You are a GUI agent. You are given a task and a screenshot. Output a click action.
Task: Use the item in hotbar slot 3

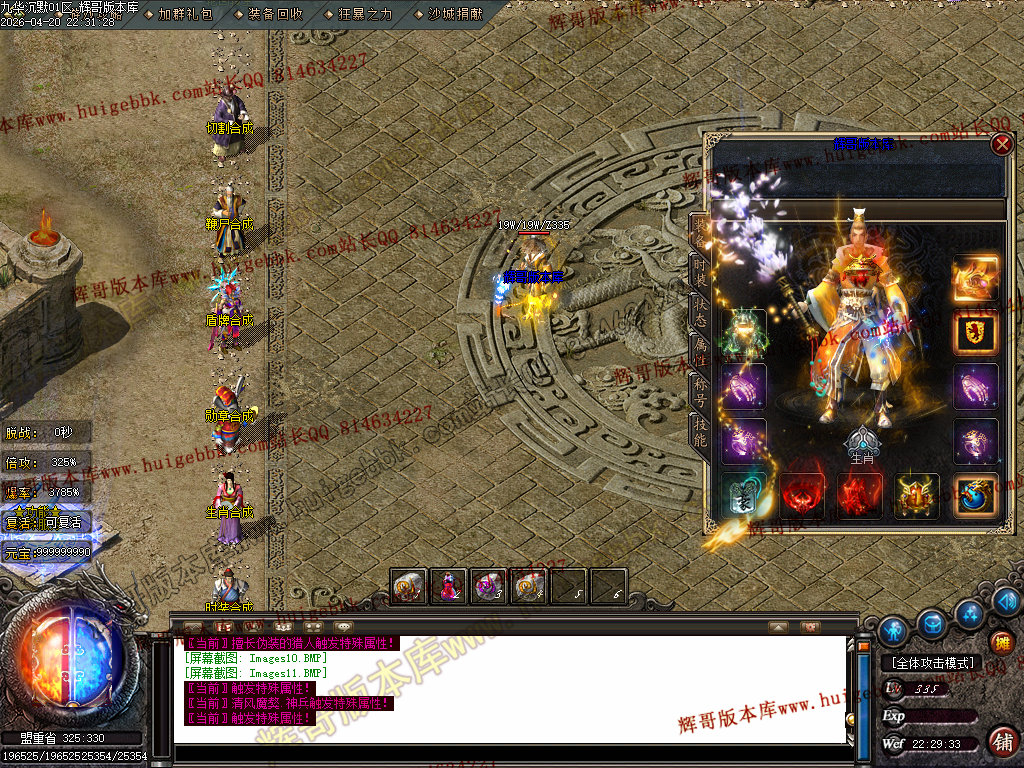tap(488, 586)
